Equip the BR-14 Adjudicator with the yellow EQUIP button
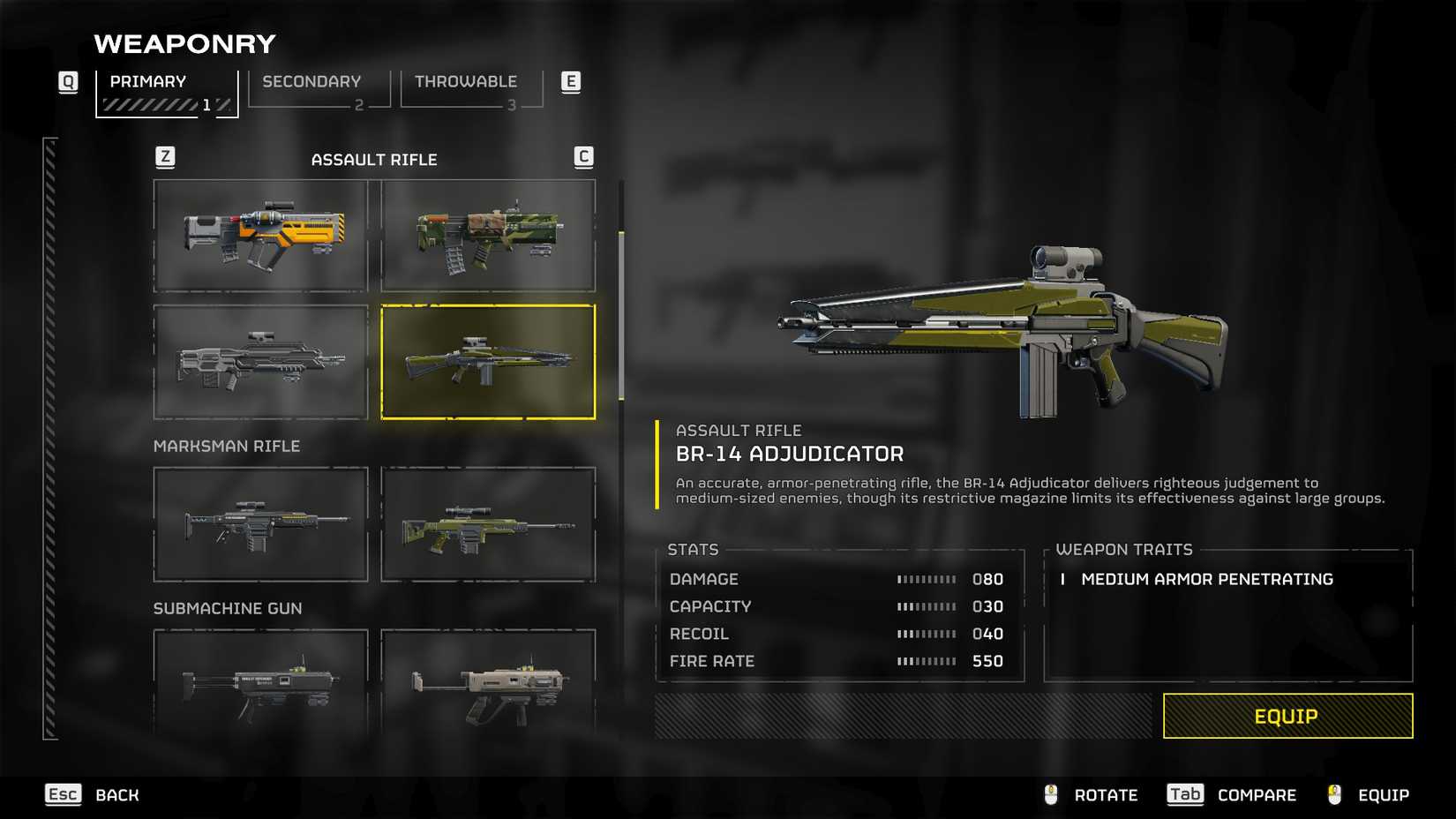The image size is (1456, 819). tap(1287, 716)
